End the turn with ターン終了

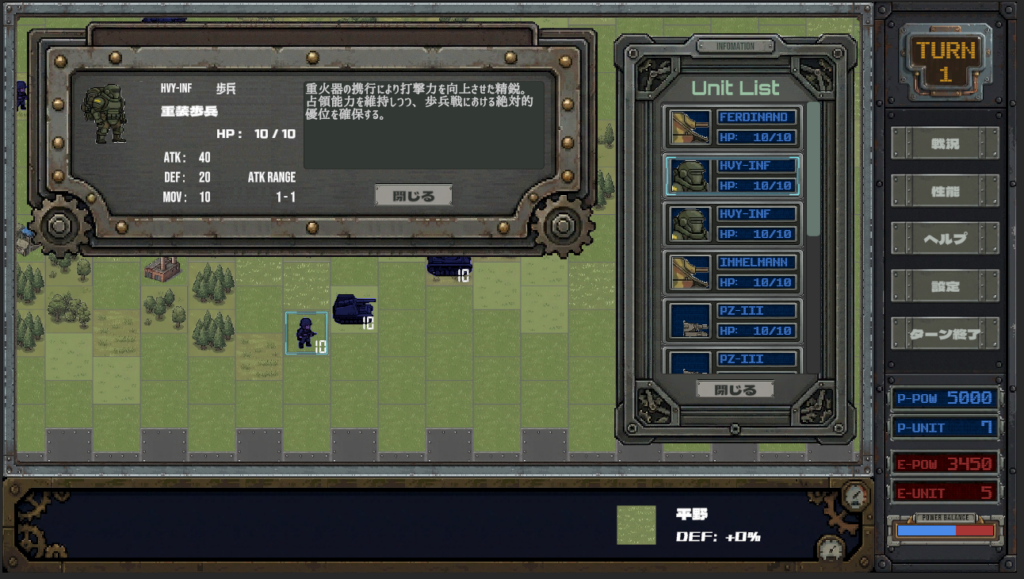[944, 333]
